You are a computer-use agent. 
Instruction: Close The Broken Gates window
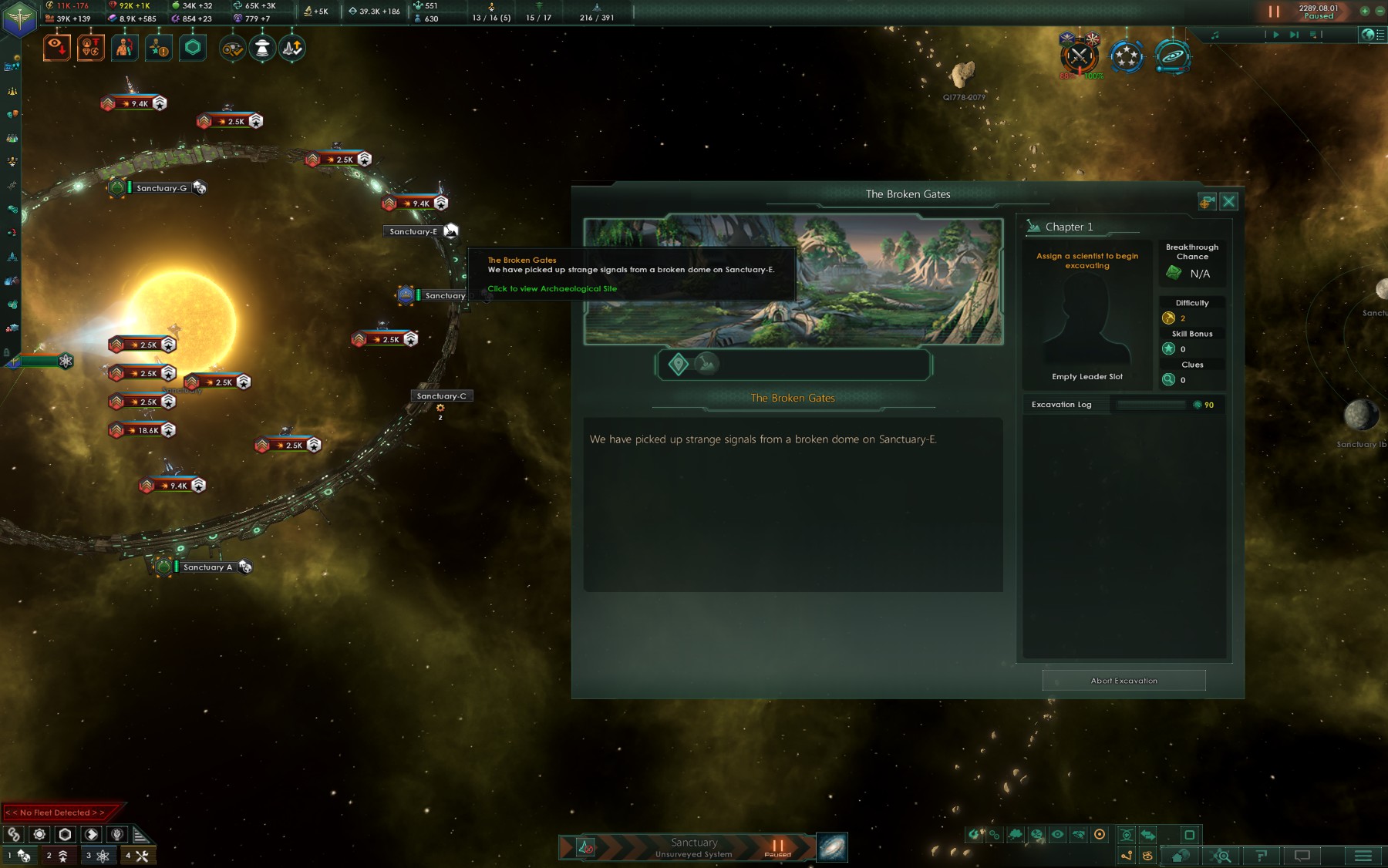pyautogui.click(x=1228, y=202)
